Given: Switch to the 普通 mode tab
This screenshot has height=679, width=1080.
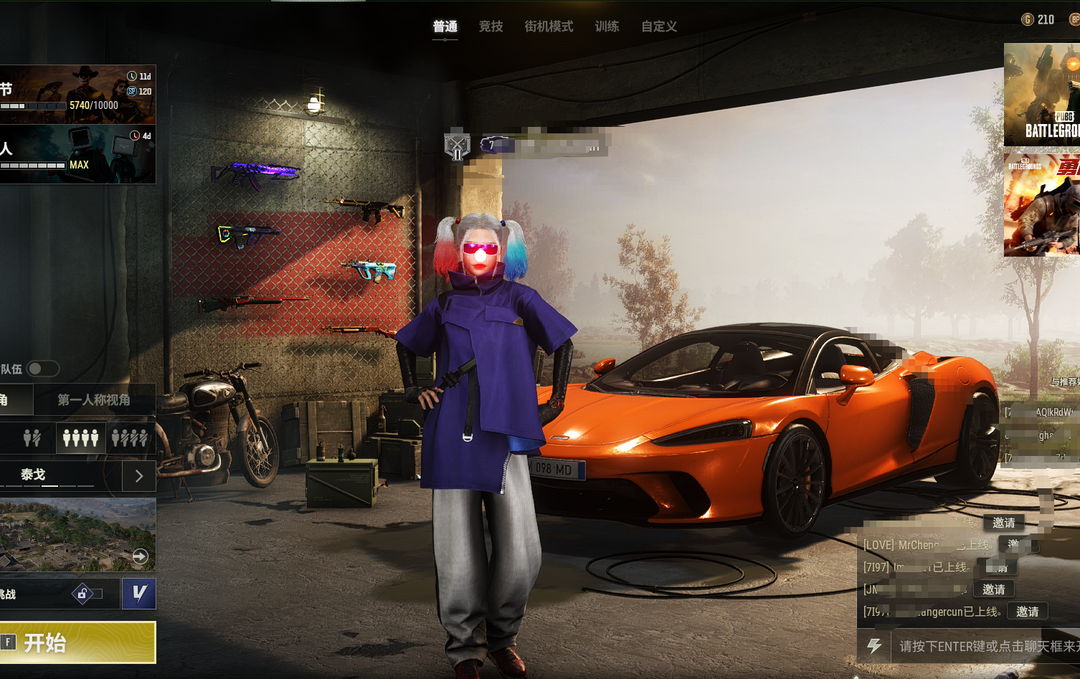Looking at the screenshot, I should 445,26.
